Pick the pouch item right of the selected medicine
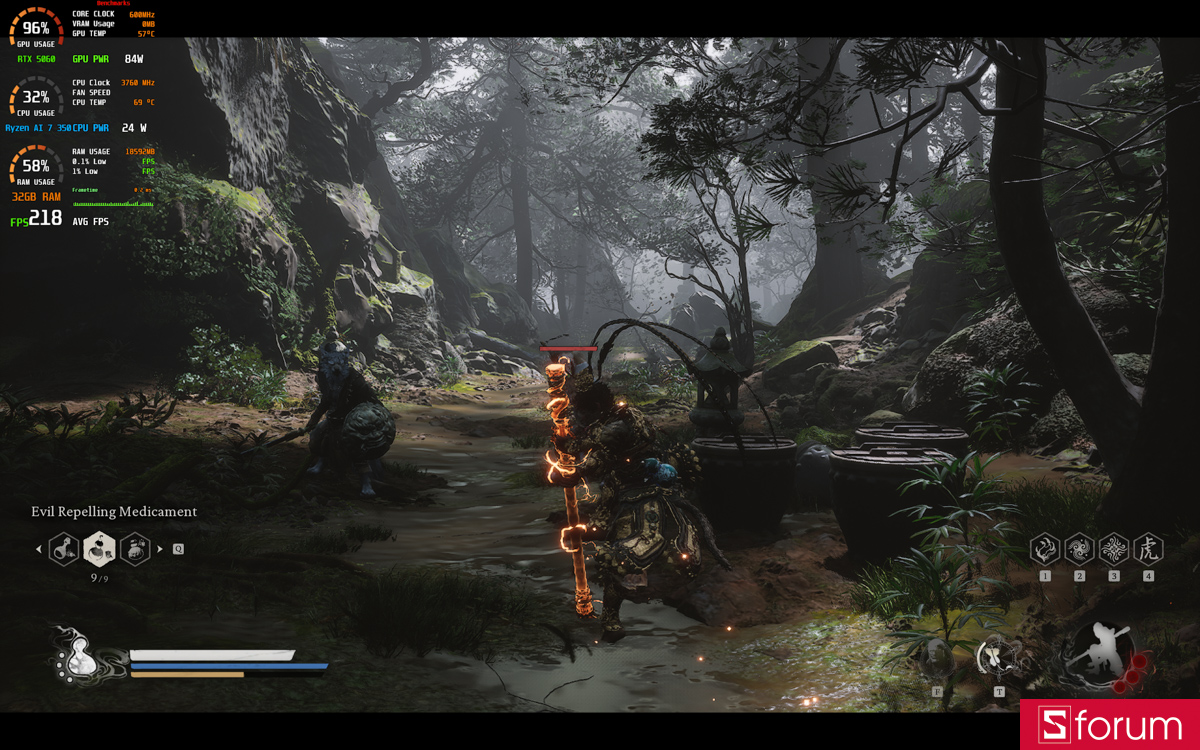Viewport: 1200px width, 750px height. click(x=134, y=548)
